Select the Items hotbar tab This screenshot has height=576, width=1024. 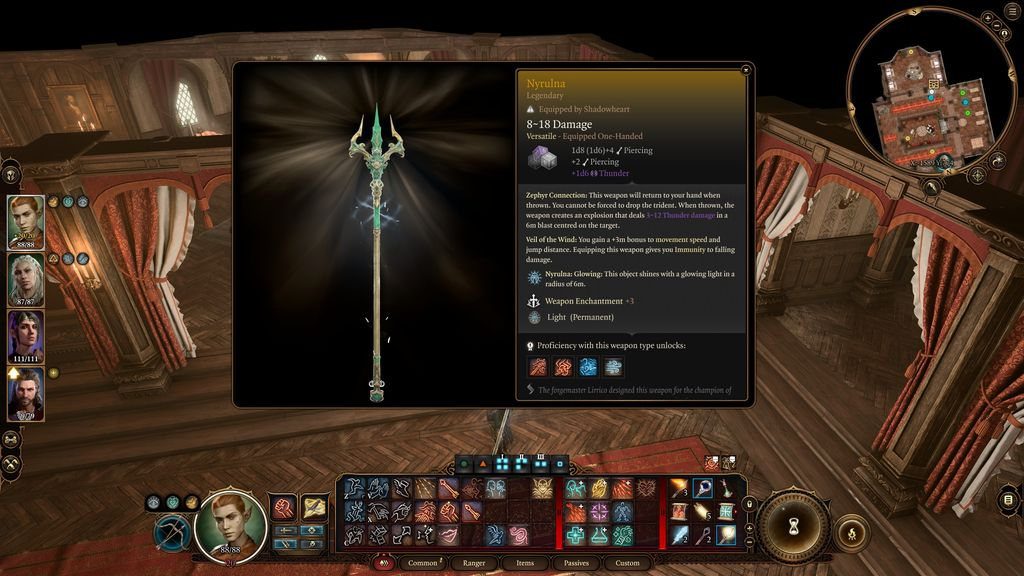point(525,563)
